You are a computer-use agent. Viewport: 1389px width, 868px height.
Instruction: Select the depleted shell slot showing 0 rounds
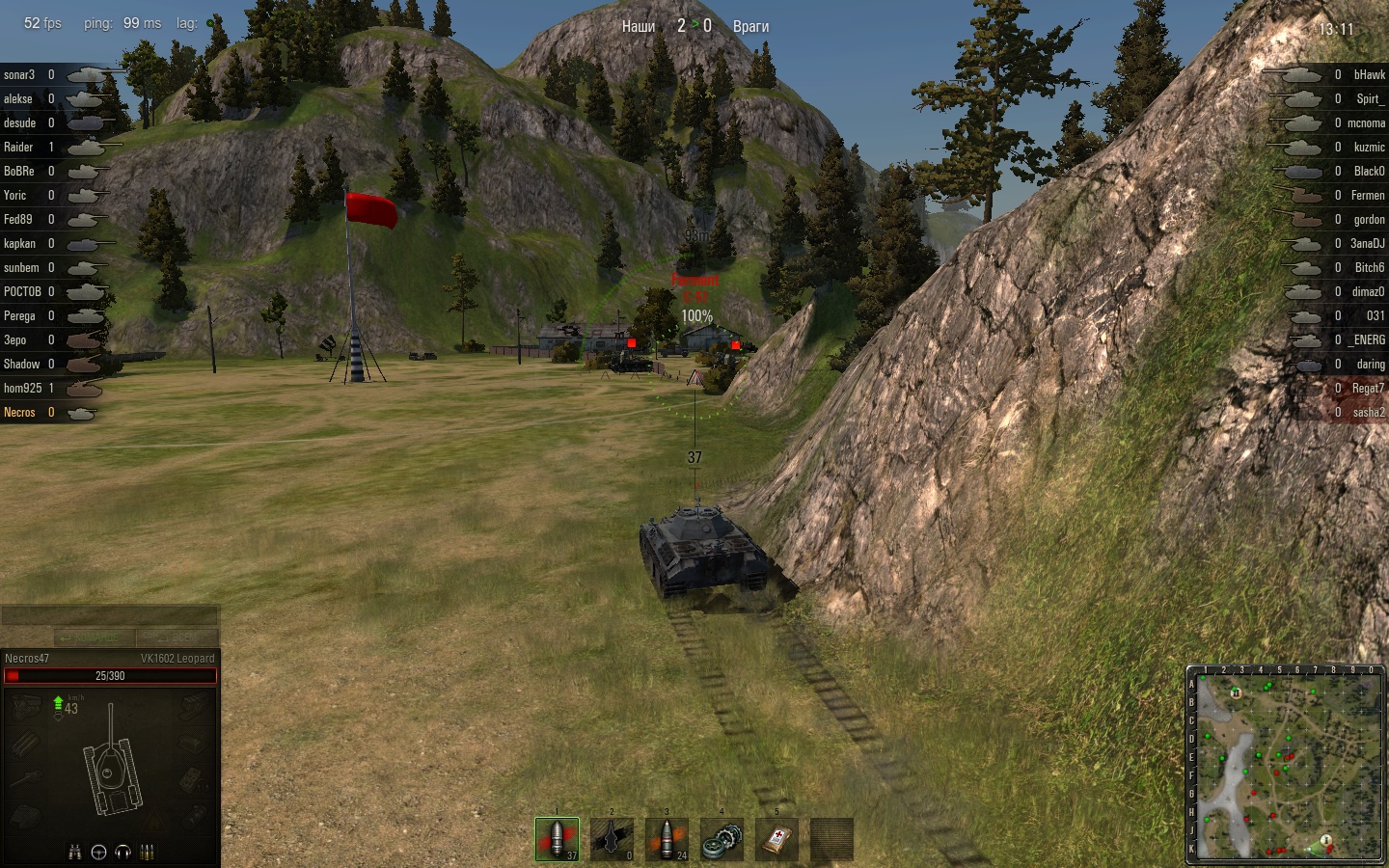(x=613, y=839)
